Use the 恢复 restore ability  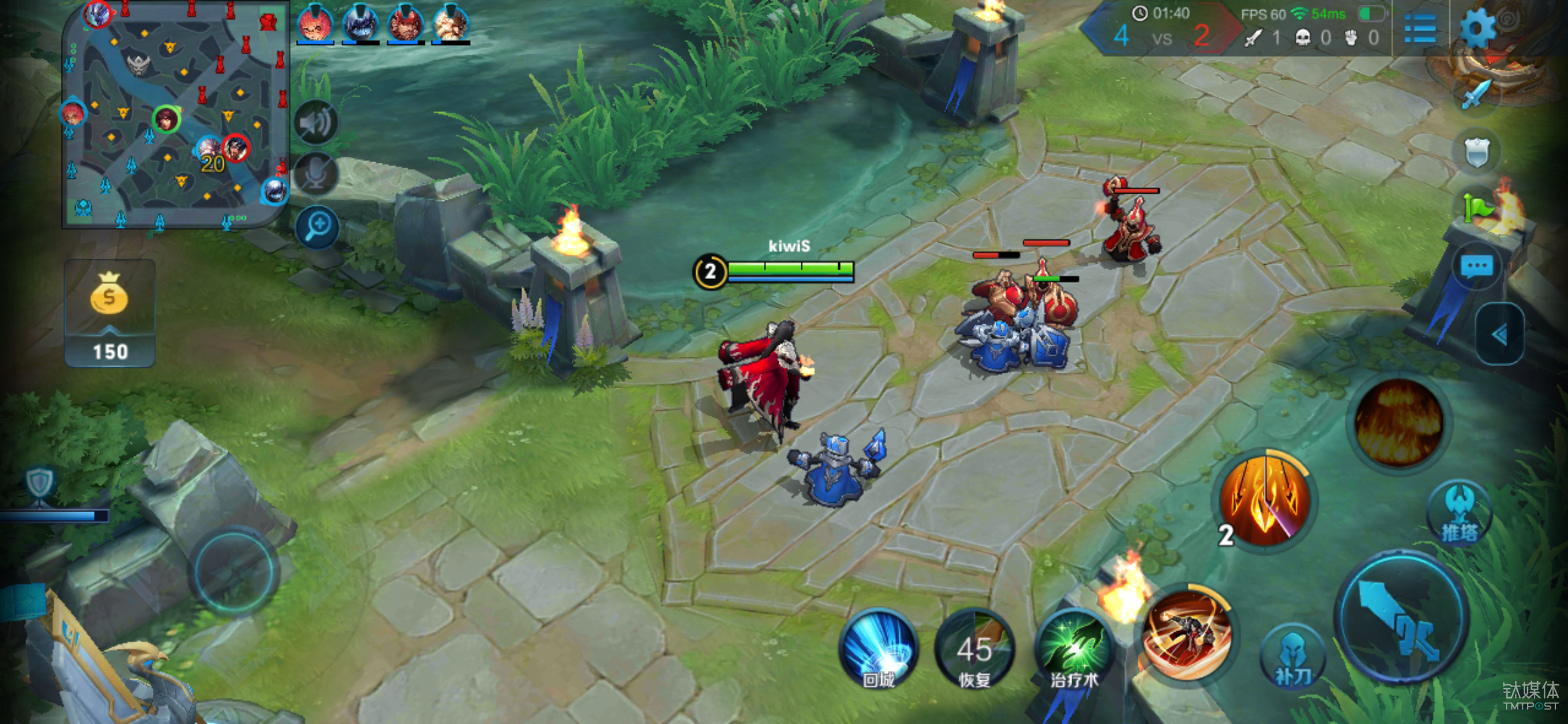pos(975,649)
